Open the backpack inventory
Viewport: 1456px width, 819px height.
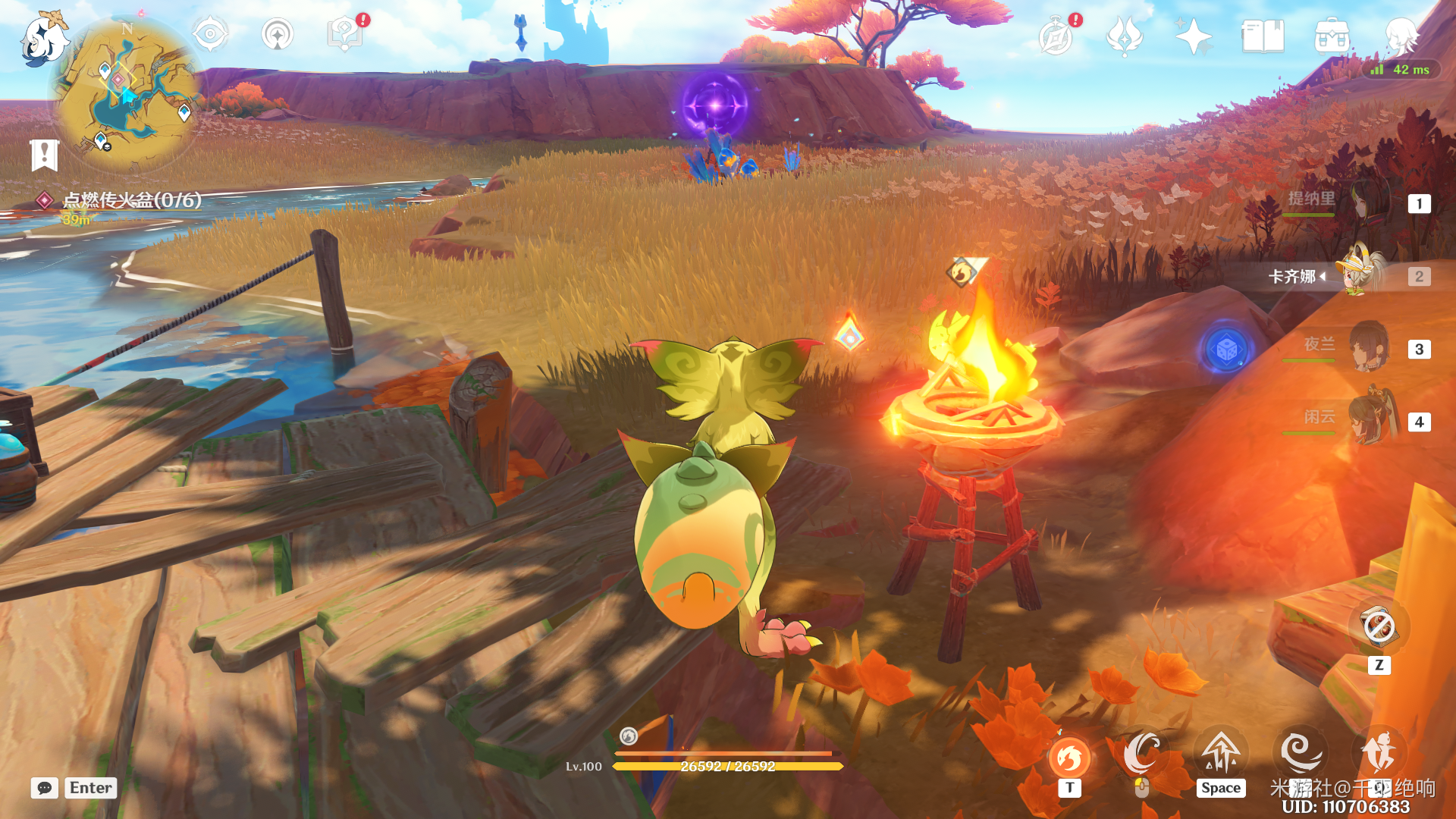tap(1332, 36)
